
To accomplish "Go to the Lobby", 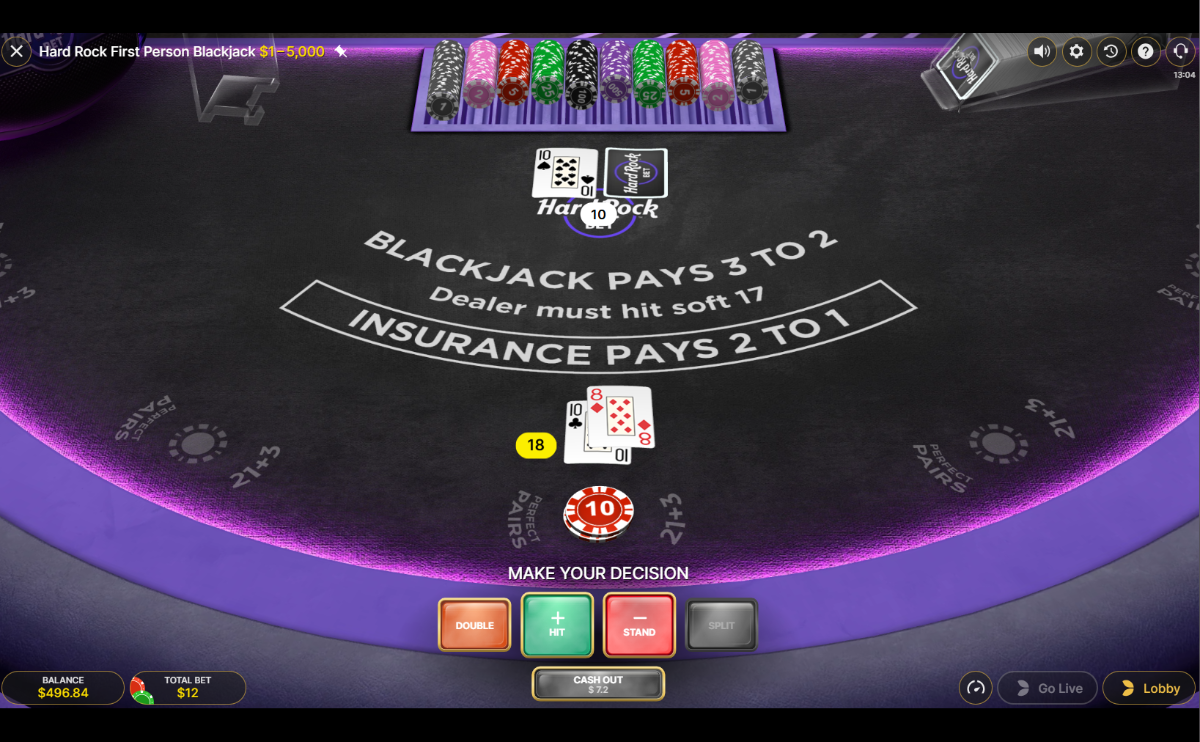I will point(1150,688).
